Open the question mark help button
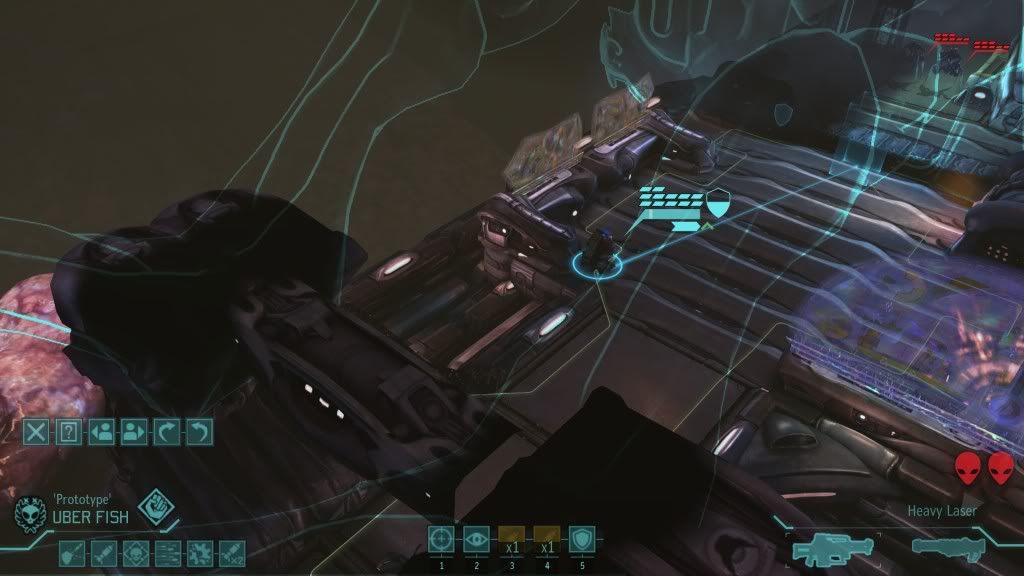This screenshot has height=576, width=1024. (68, 432)
